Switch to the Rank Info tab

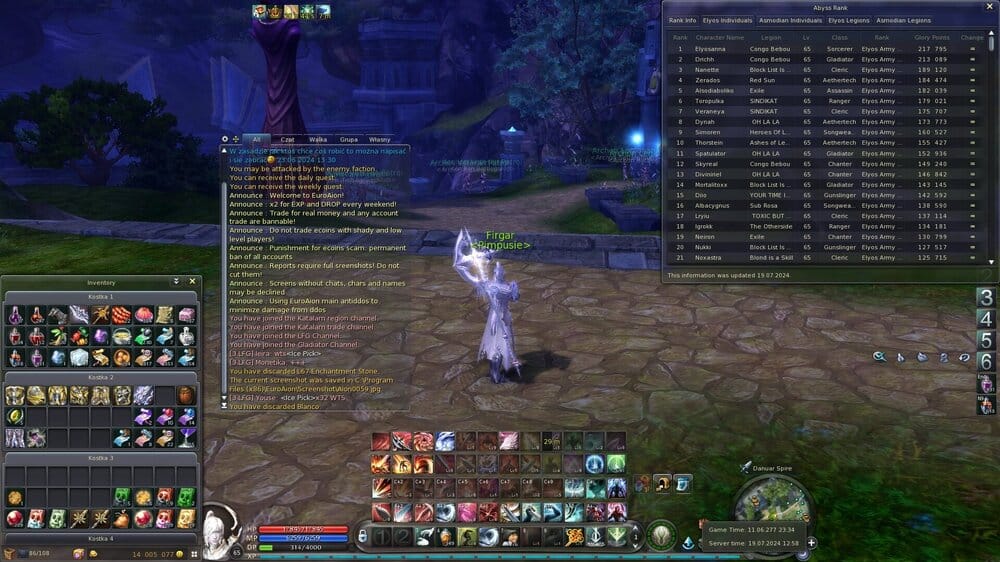[x=683, y=20]
